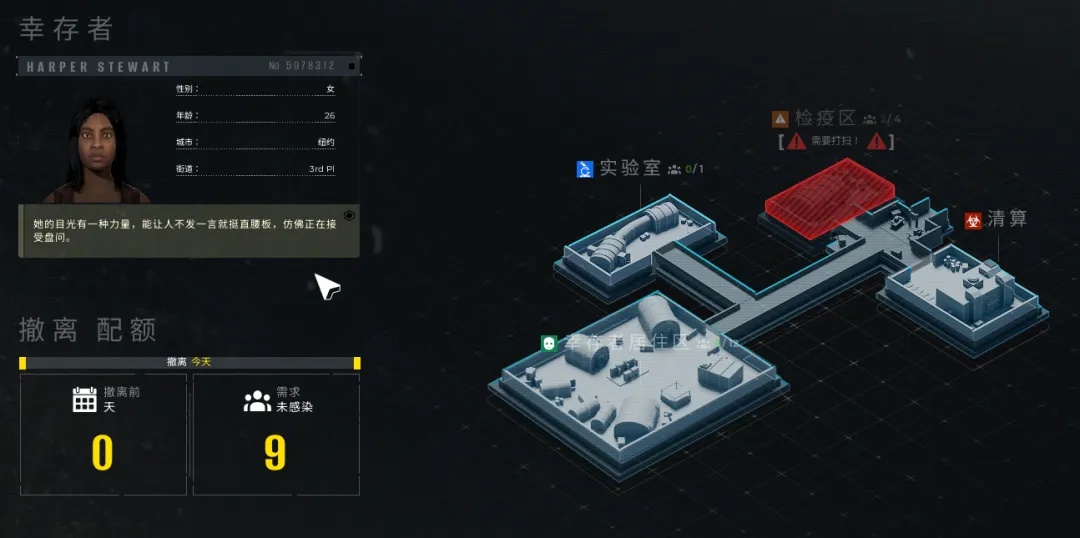Screen dimensions: 1080x538
Task: Click the red biohazard liquidation icon
Action: click(973, 220)
